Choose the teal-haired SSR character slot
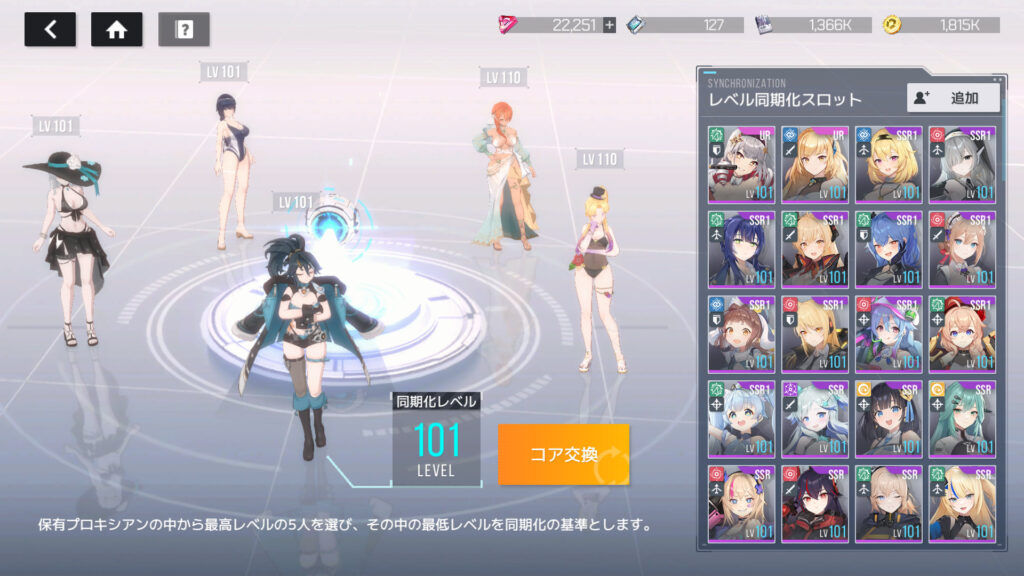This screenshot has height=576, width=1024. coord(961,418)
